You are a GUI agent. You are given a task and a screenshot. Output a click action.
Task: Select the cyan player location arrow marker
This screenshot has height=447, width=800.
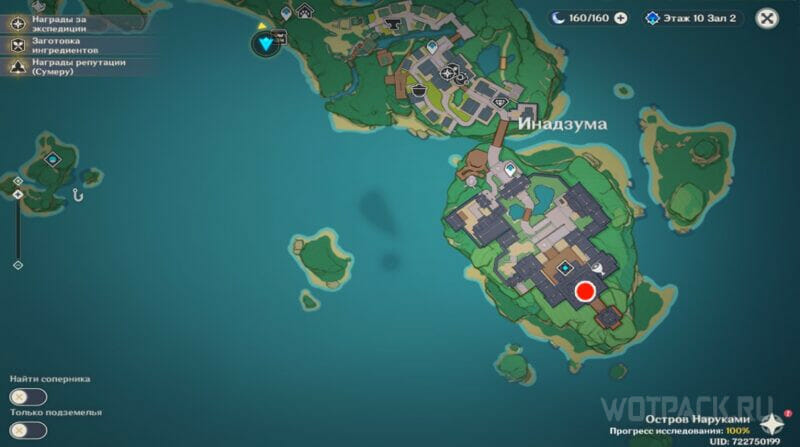point(266,43)
